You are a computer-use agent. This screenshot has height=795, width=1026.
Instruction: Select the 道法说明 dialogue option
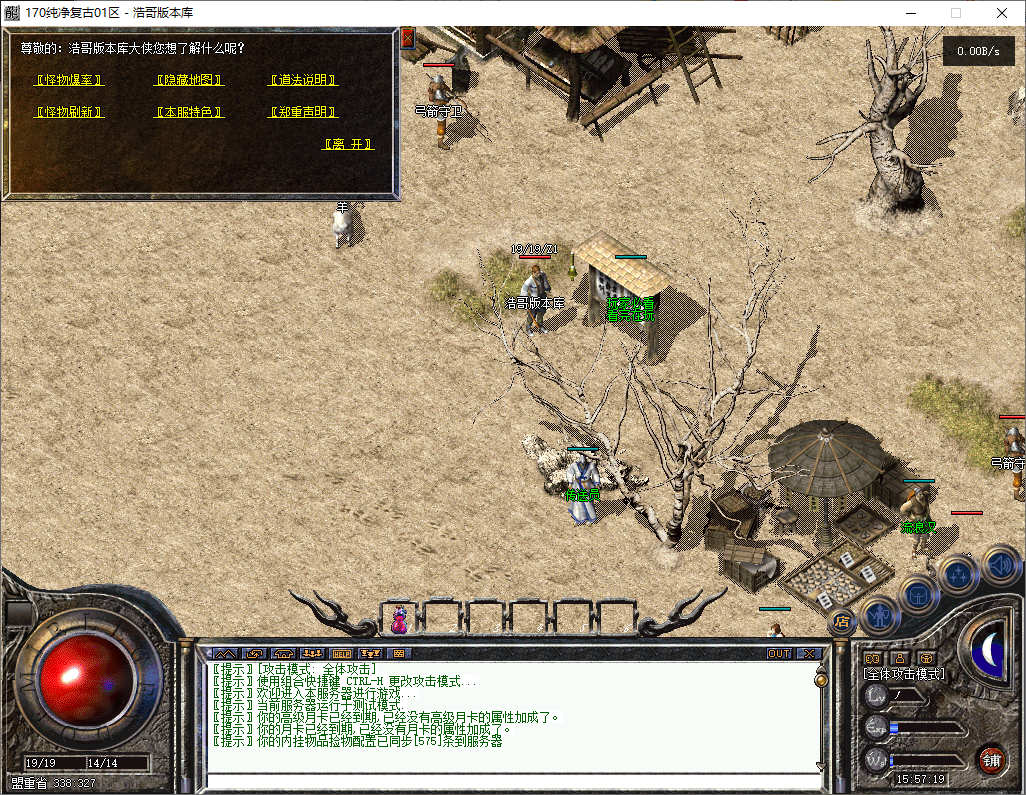click(303, 80)
